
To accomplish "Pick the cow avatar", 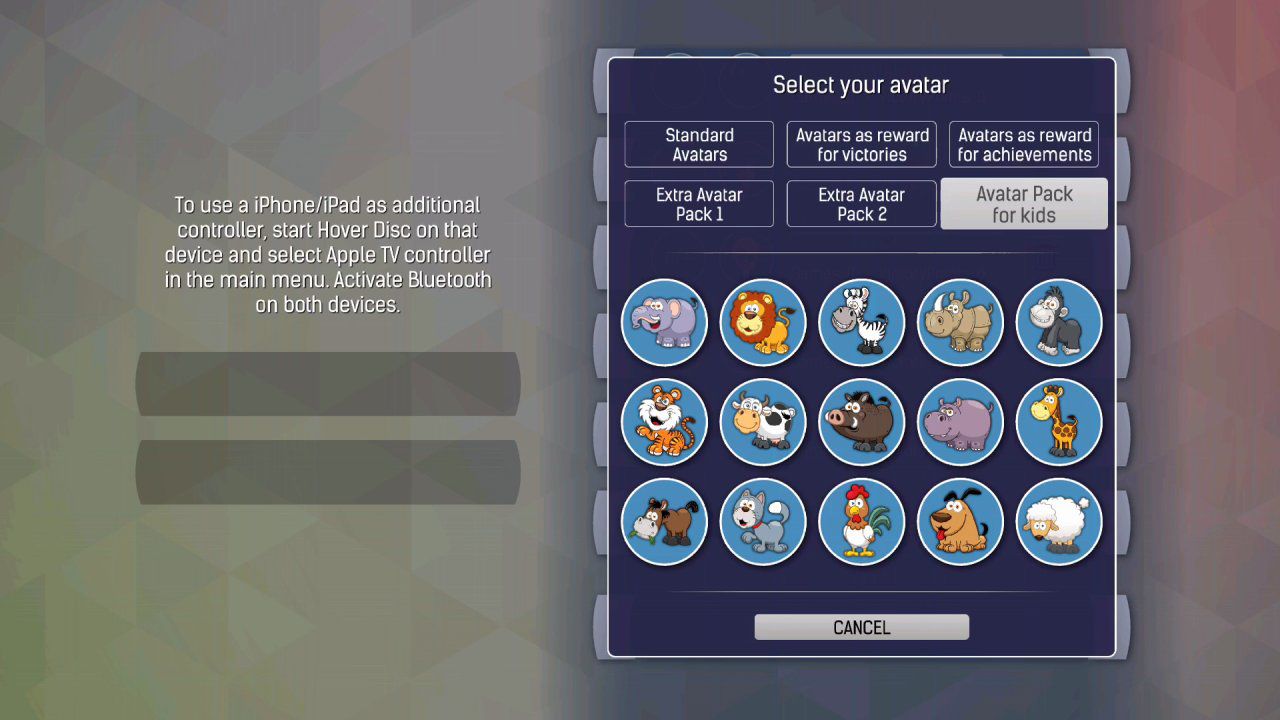I will (x=763, y=422).
